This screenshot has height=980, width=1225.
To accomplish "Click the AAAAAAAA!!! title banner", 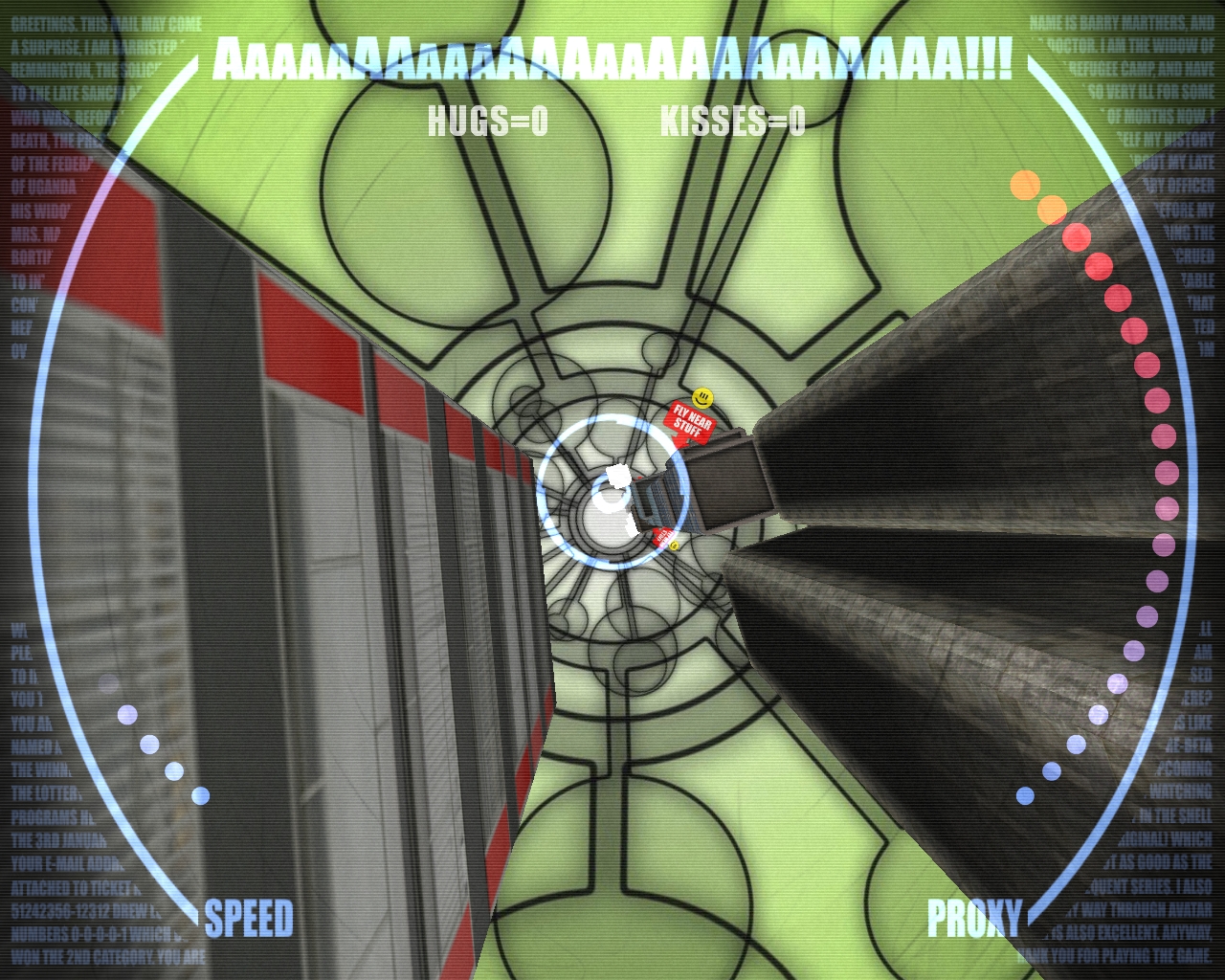I will point(612,59).
